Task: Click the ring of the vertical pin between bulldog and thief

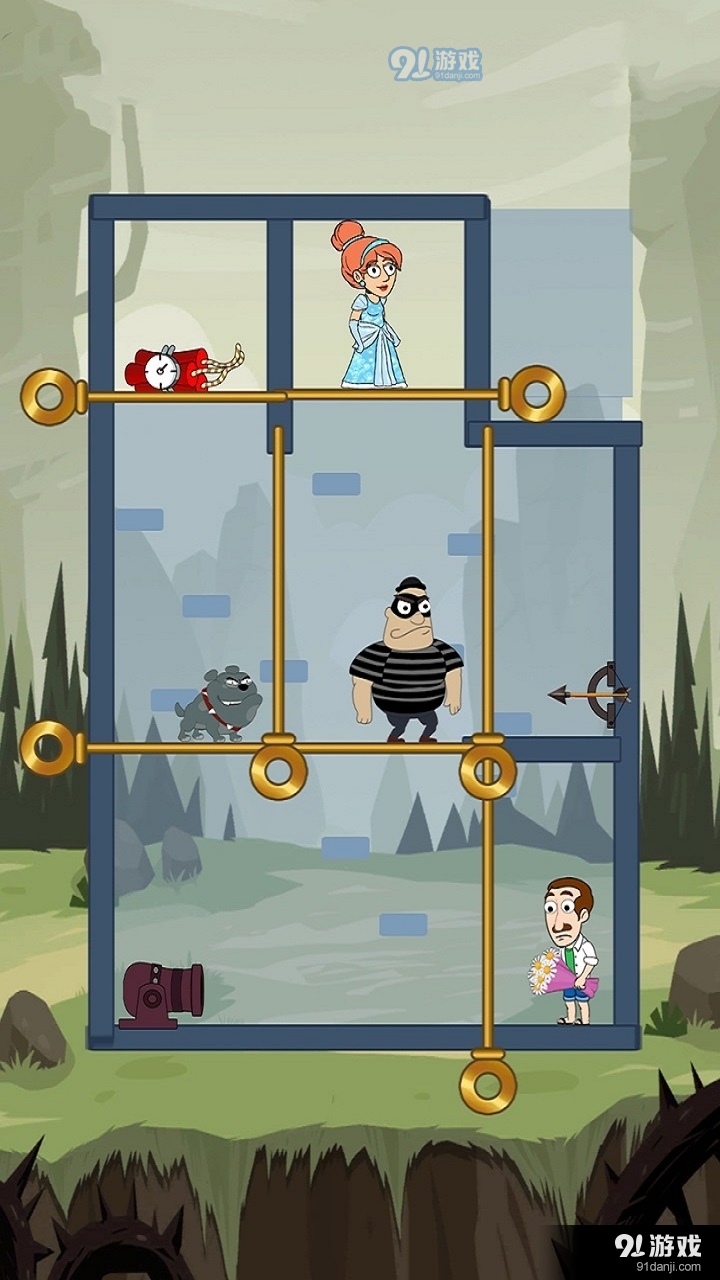Action: click(x=278, y=771)
